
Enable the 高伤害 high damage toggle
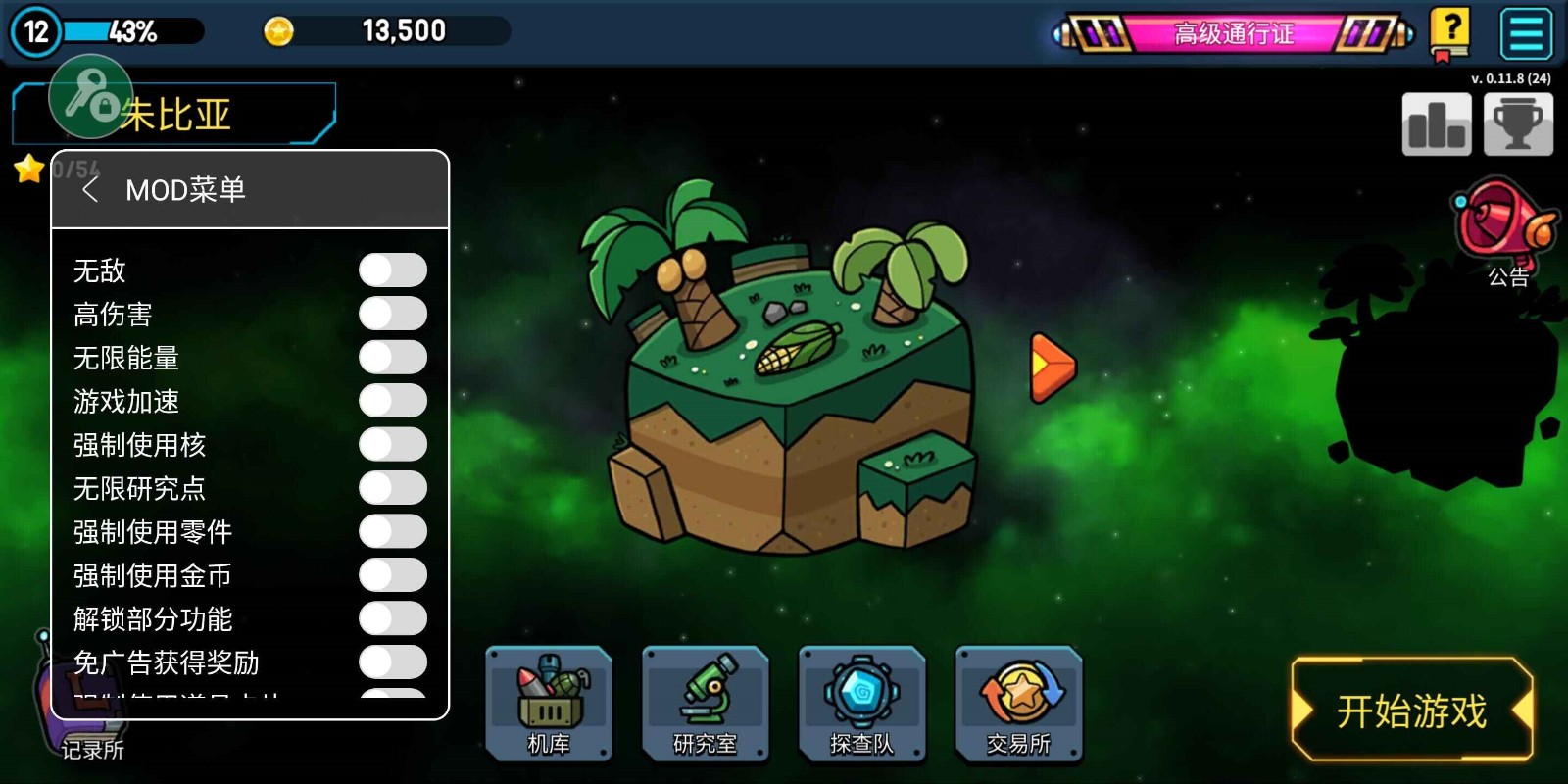point(392,314)
